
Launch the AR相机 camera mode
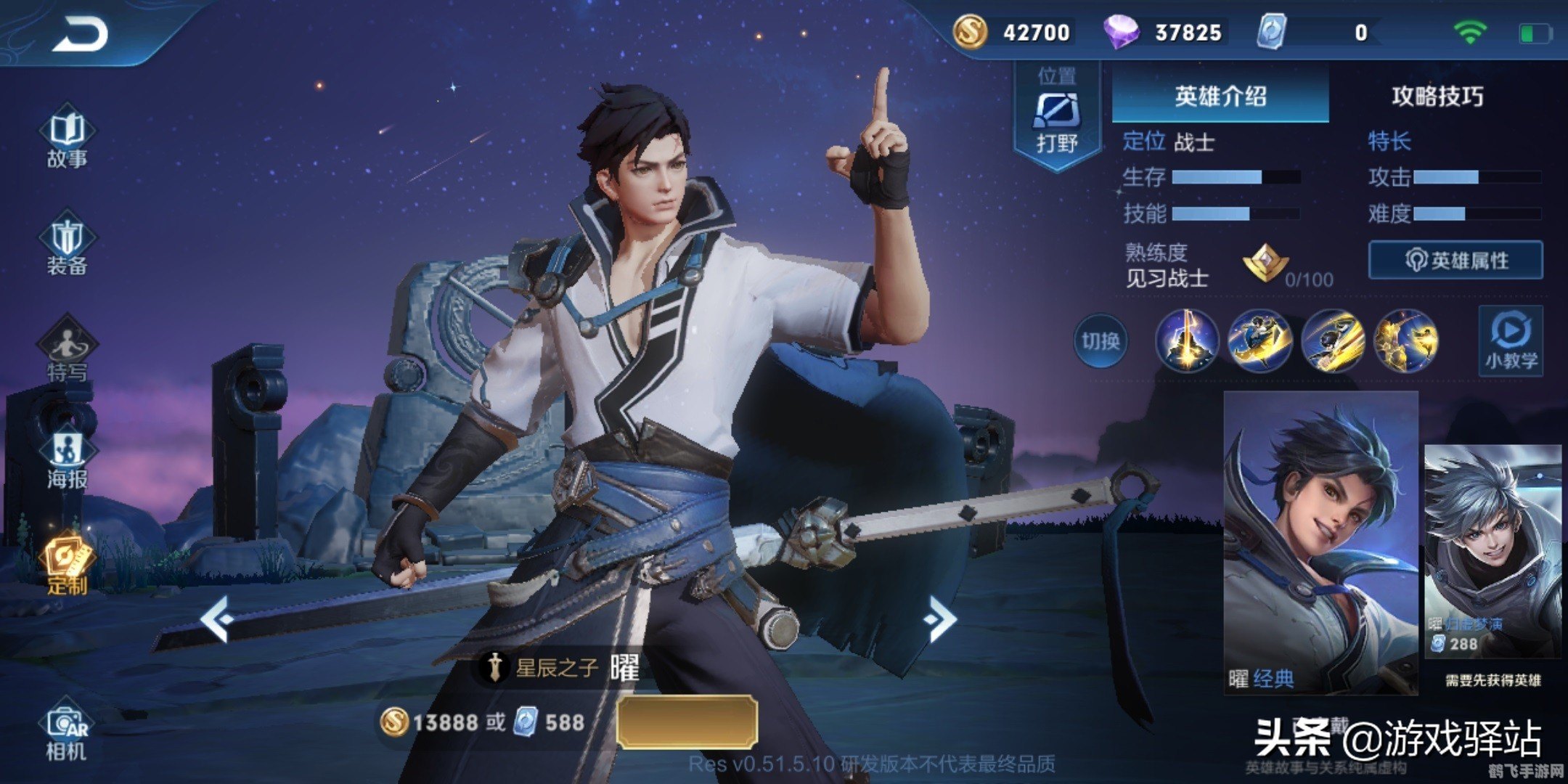65,719
